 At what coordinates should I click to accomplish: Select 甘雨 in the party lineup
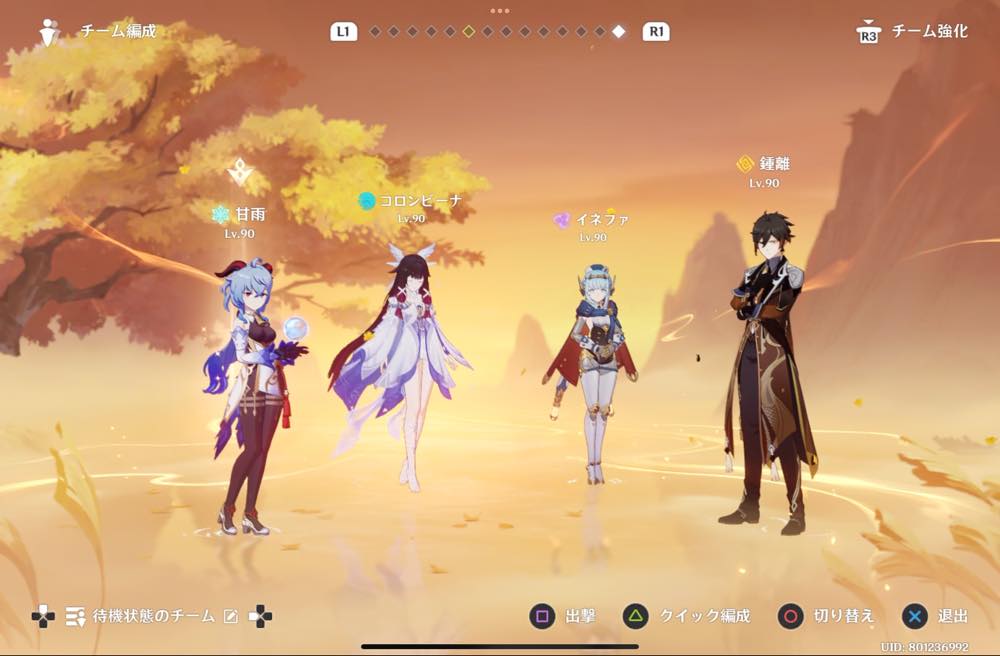tap(250, 390)
